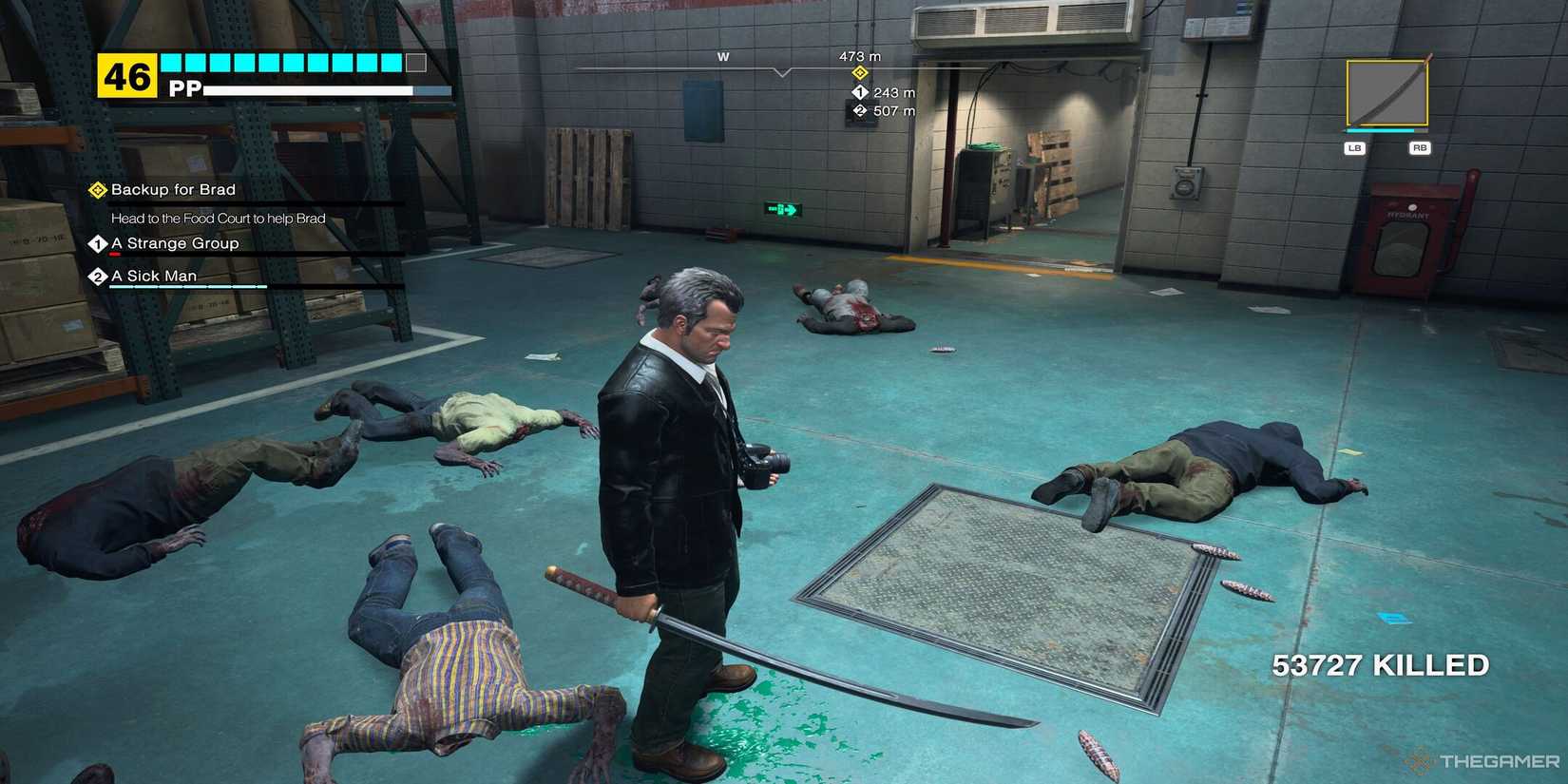Screen dimensions: 1568x784
Task: Collapse the A Sick Man objective
Action: click(154, 276)
